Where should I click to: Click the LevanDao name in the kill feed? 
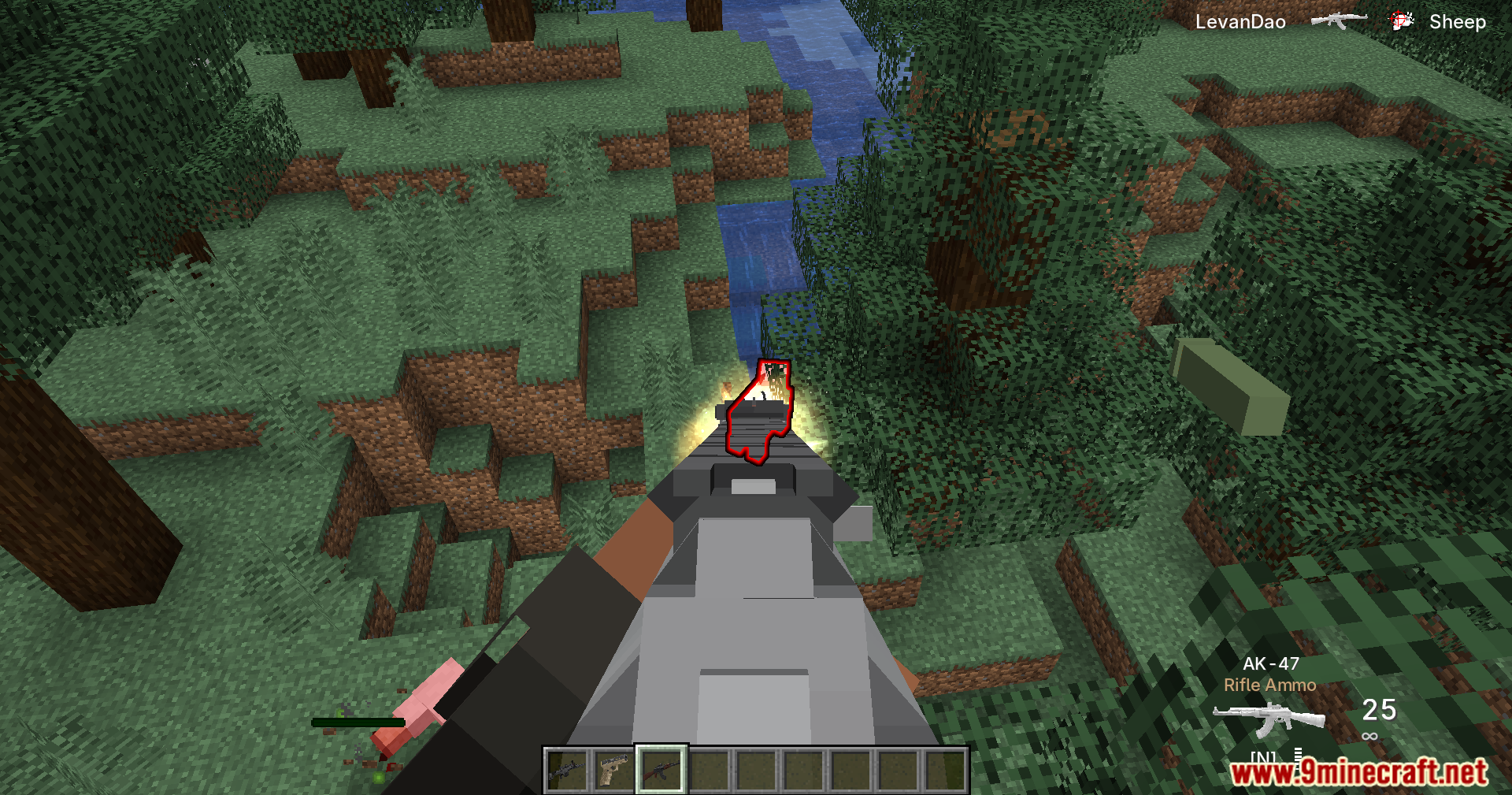pos(1240,20)
